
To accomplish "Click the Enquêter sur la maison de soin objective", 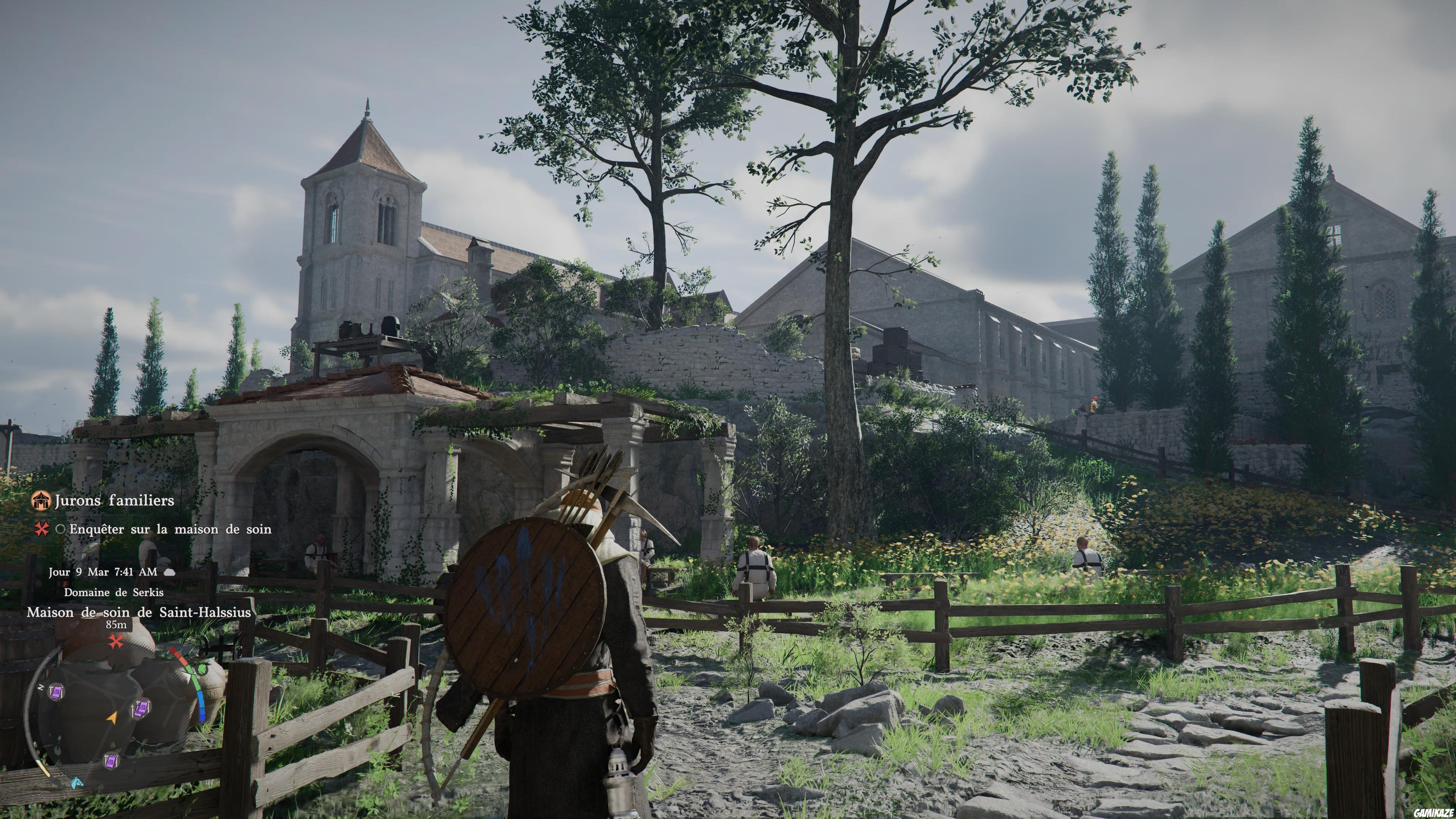I will [x=170, y=530].
